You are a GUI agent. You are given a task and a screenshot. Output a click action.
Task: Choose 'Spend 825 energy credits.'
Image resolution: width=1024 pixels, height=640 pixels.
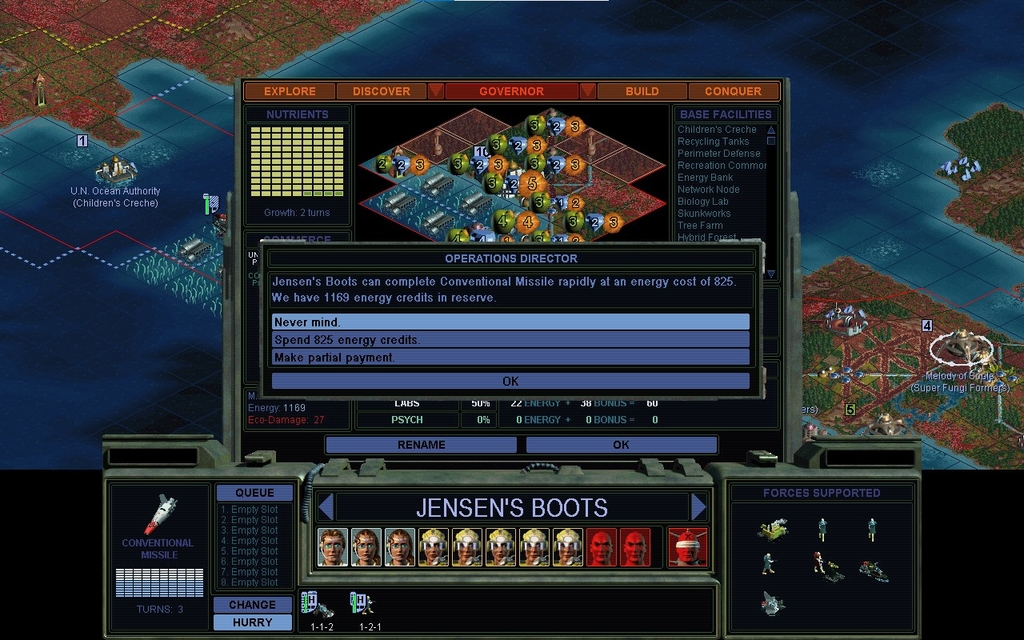coord(510,340)
